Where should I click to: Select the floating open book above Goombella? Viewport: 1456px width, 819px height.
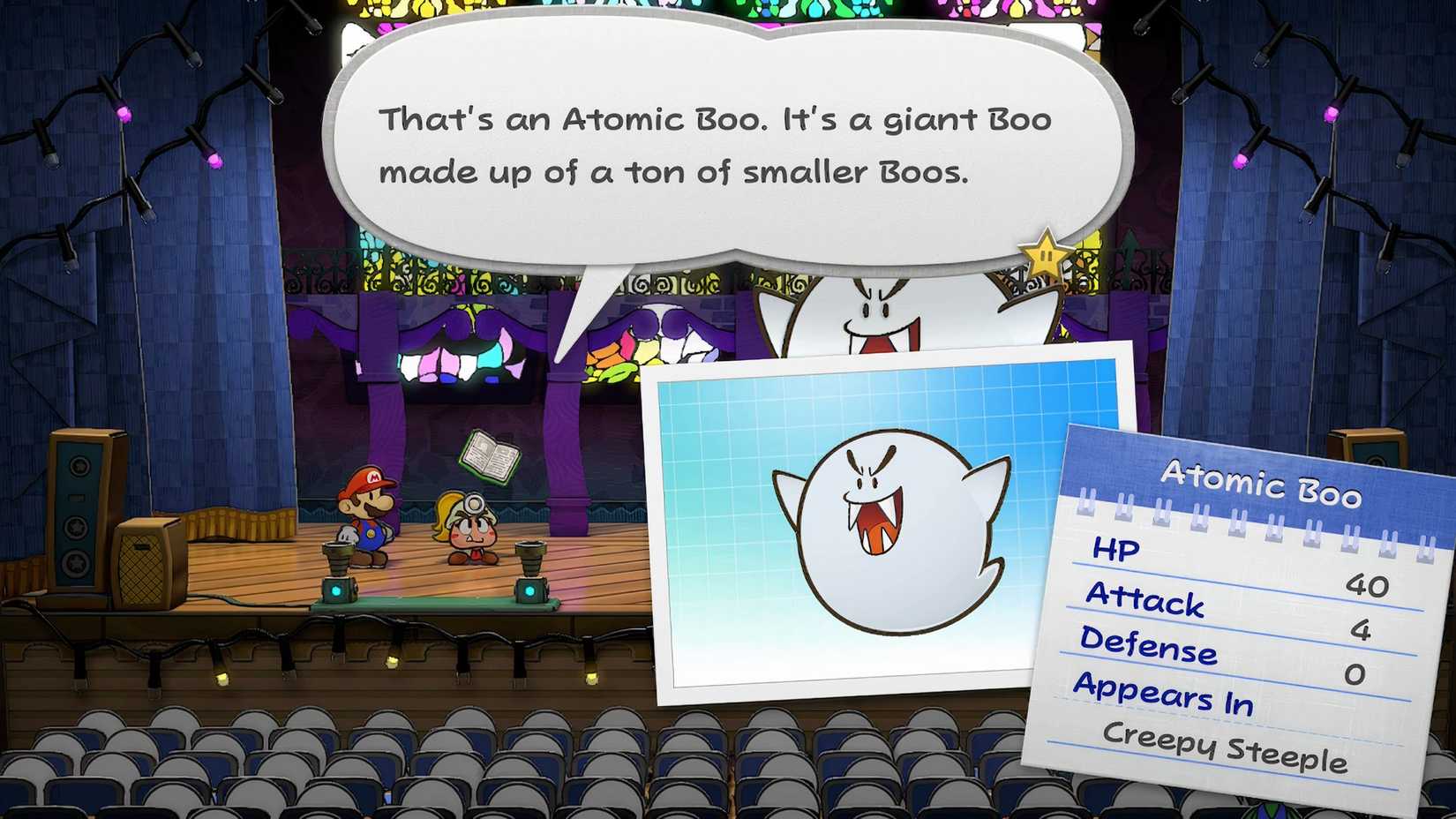(490, 455)
